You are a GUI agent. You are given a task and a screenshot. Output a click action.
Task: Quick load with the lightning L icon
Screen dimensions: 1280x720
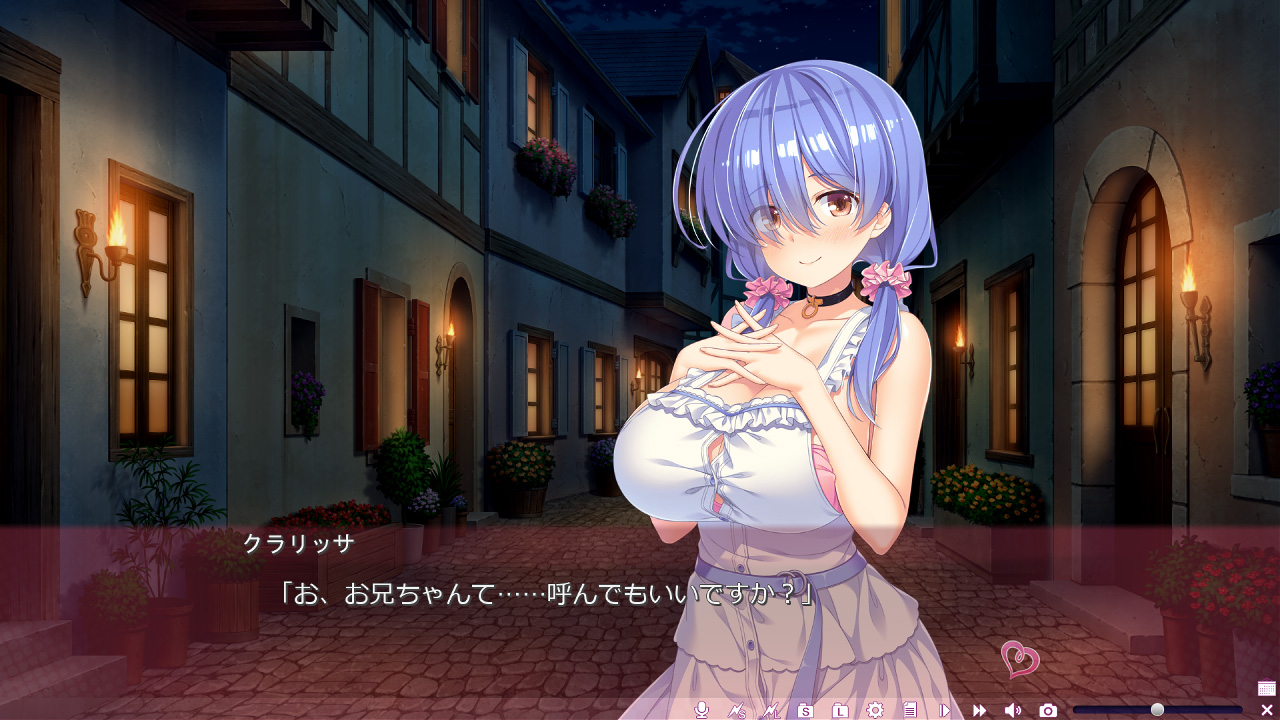770,710
